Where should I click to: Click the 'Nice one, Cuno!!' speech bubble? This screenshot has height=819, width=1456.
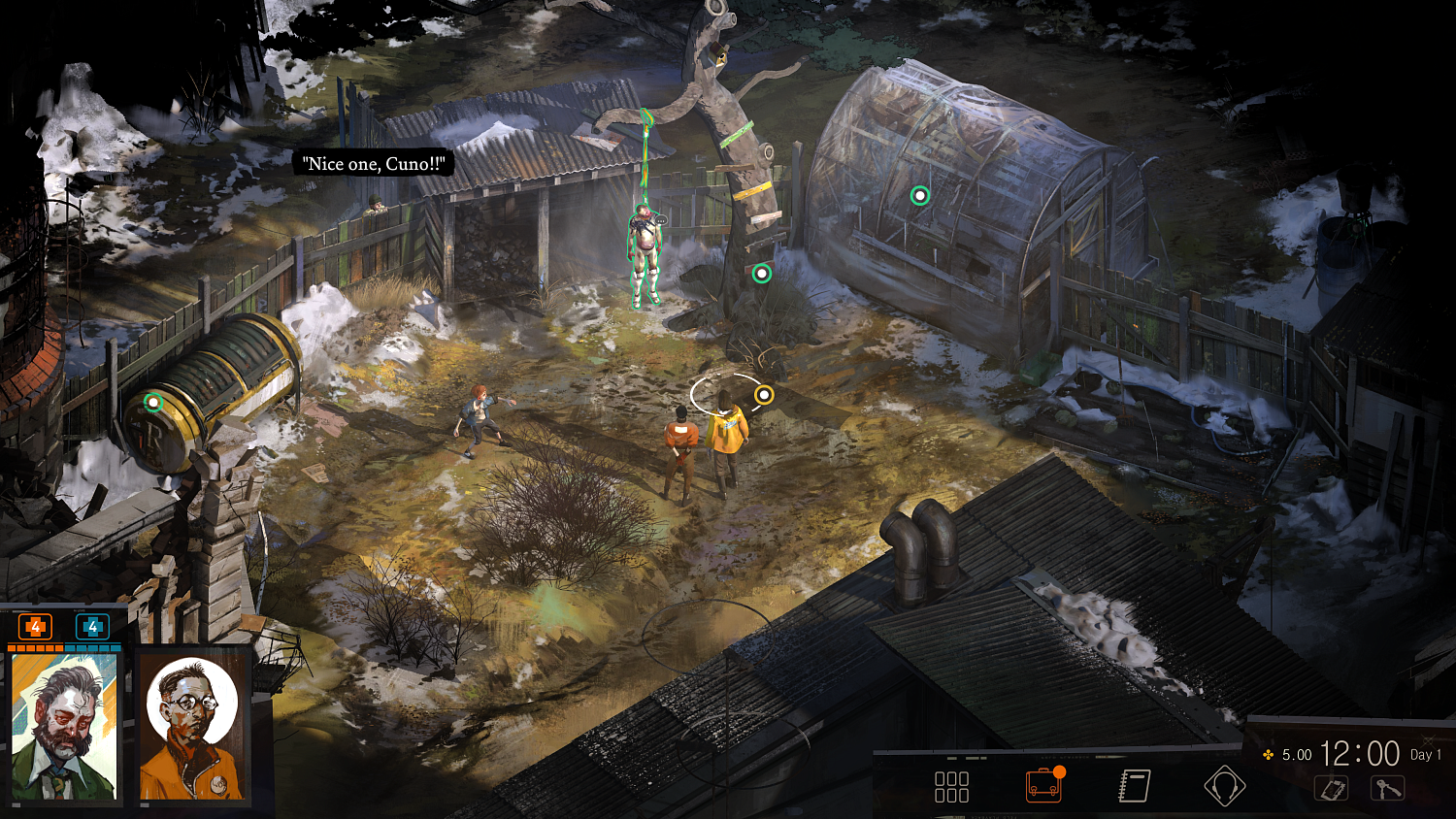click(375, 163)
